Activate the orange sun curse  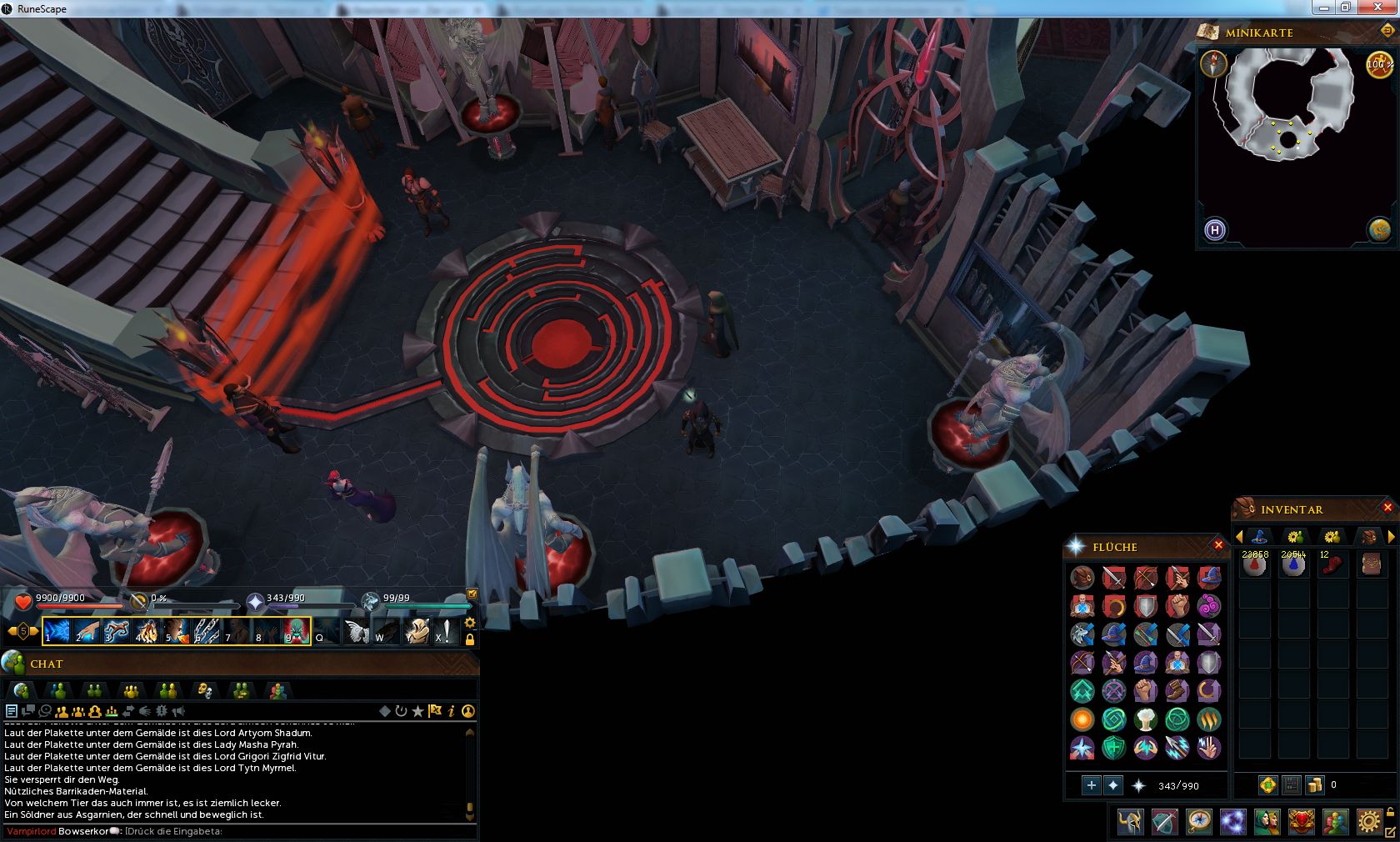[x=1082, y=719]
